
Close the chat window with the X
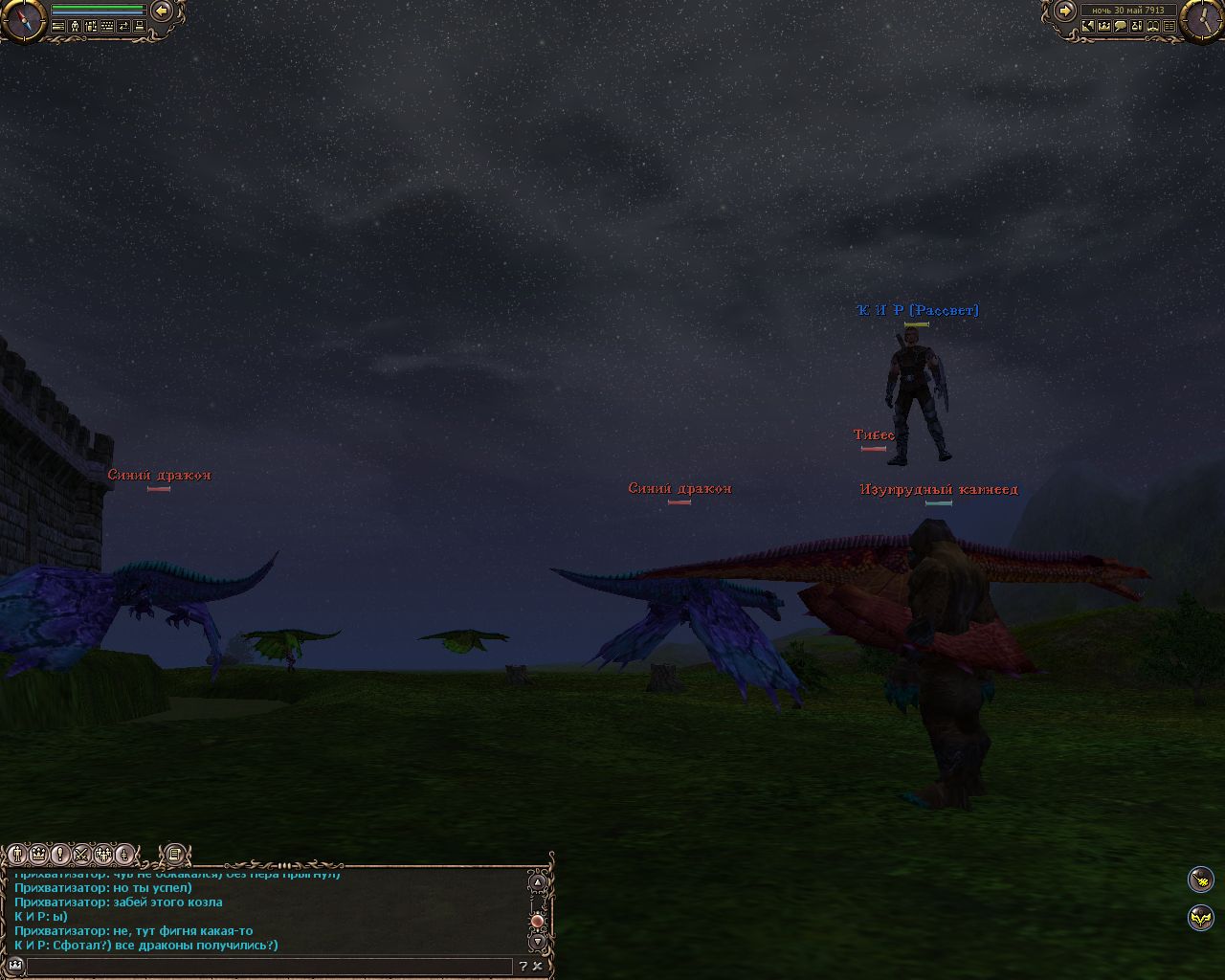[538, 967]
